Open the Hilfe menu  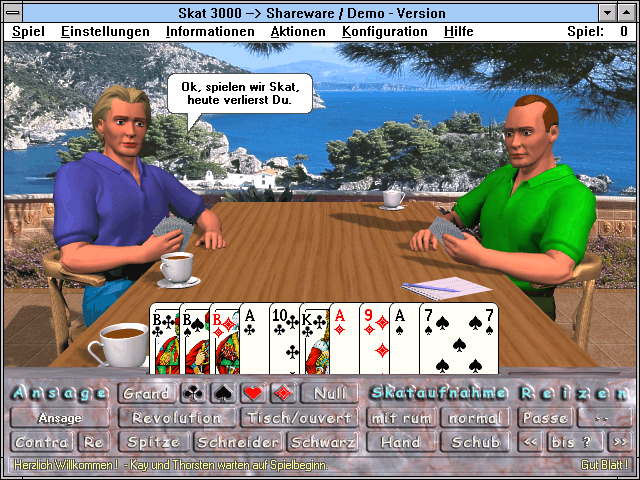[x=459, y=32]
